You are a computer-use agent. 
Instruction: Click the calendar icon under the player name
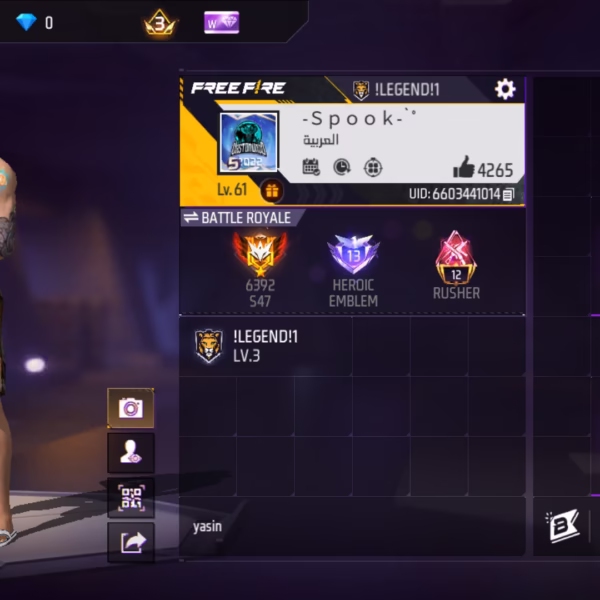point(311,167)
